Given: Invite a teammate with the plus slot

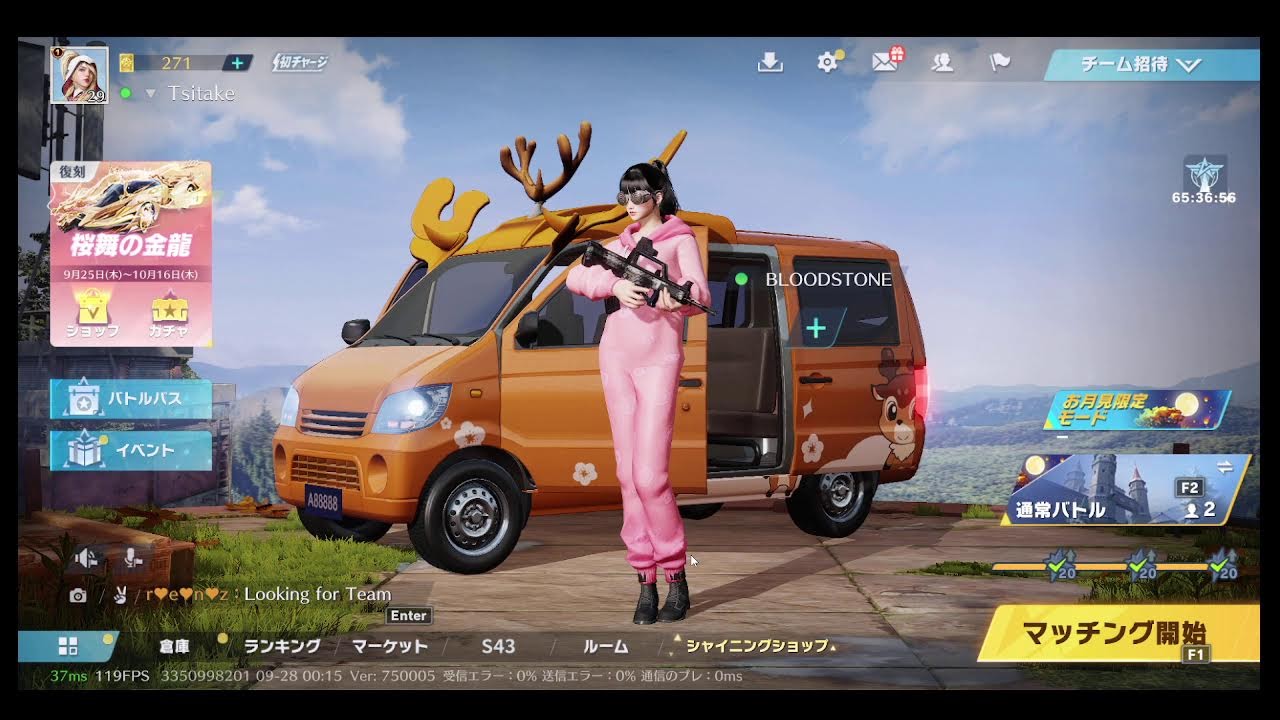Looking at the screenshot, I should click(816, 328).
